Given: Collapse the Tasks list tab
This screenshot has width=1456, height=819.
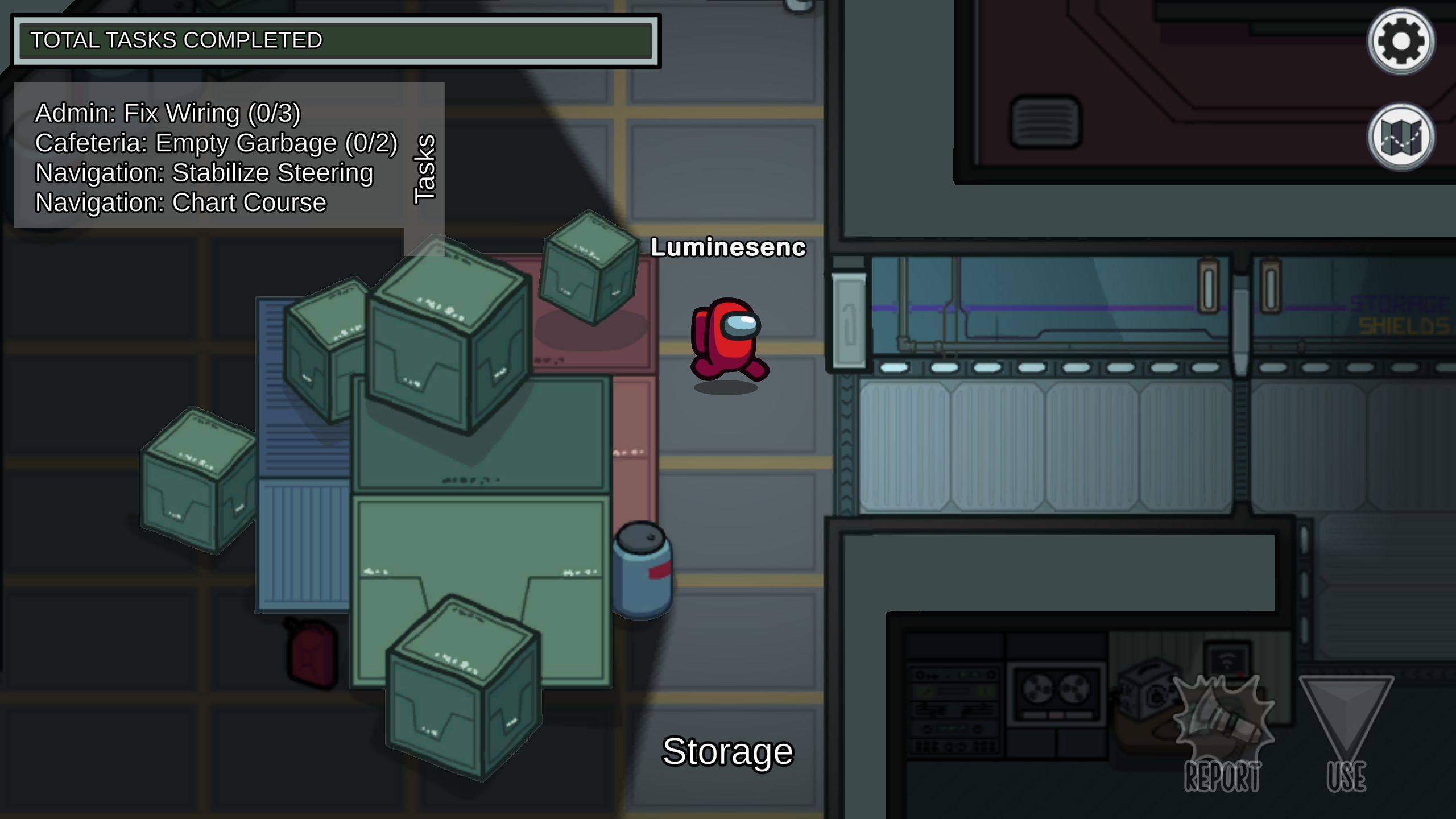Looking at the screenshot, I should pyautogui.click(x=425, y=169).
